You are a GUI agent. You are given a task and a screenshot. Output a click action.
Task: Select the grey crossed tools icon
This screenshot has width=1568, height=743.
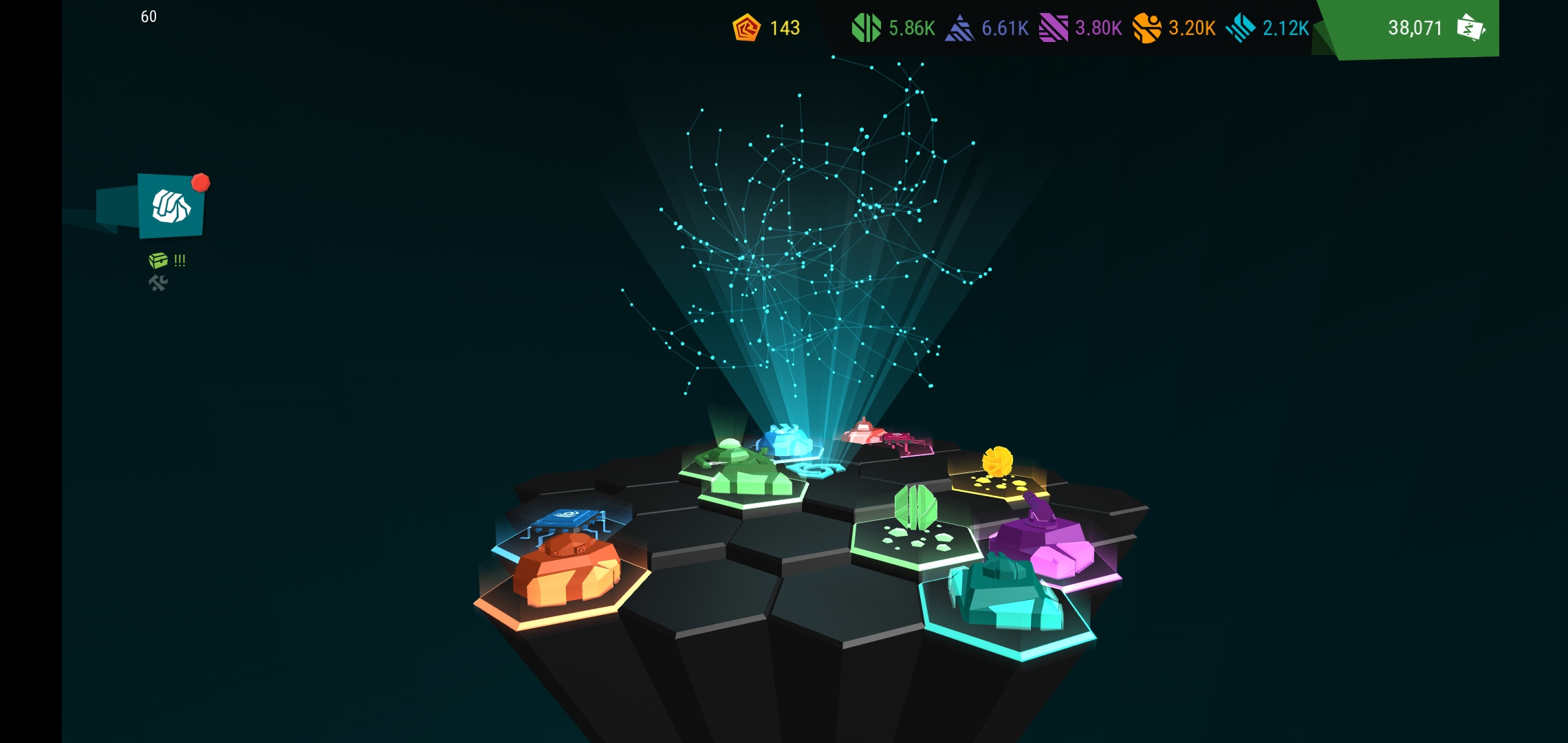tap(158, 283)
